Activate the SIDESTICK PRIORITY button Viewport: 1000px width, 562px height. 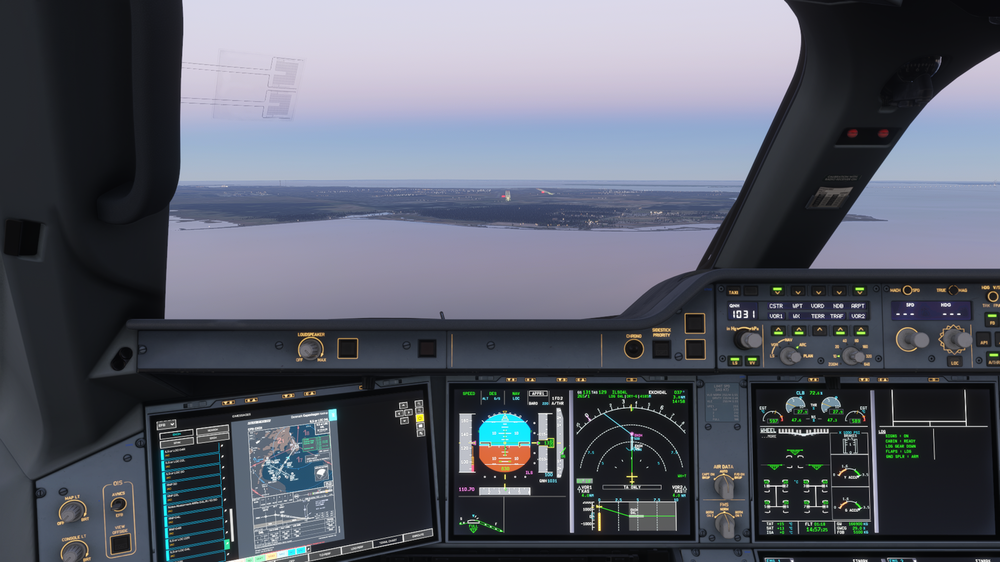(x=661, y=349)
